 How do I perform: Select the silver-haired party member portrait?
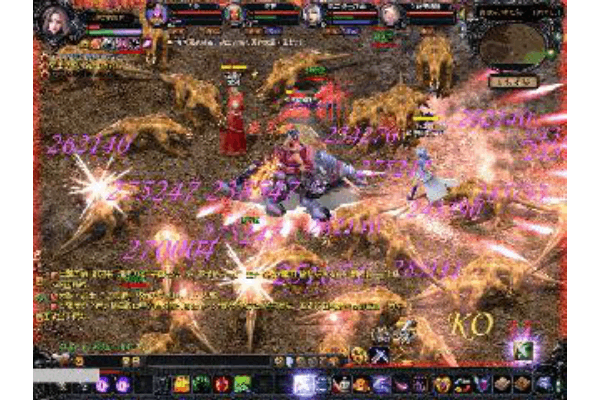[312, 14]
